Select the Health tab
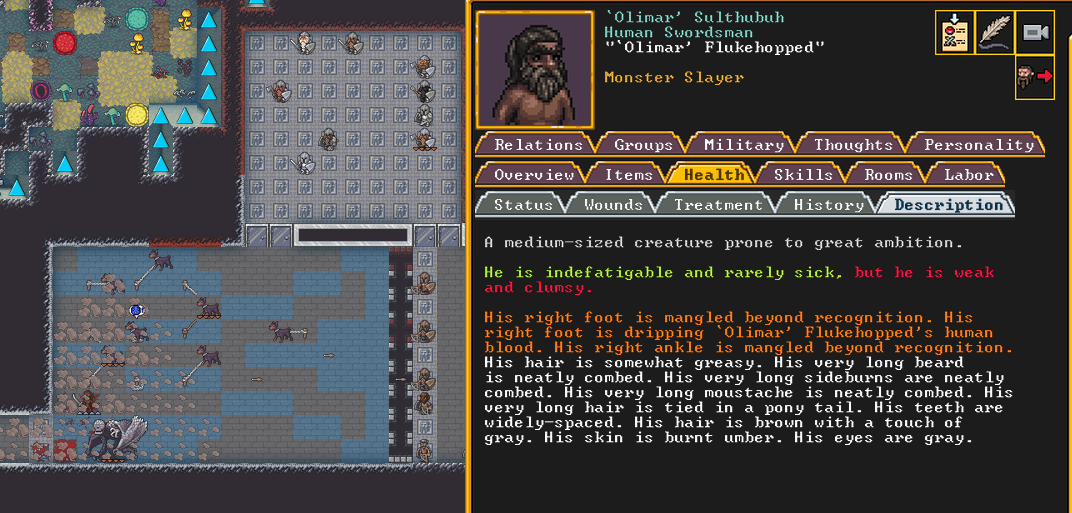Viewport: 1072px width, 513px height. pyautogui.click(x=713, y=175)
